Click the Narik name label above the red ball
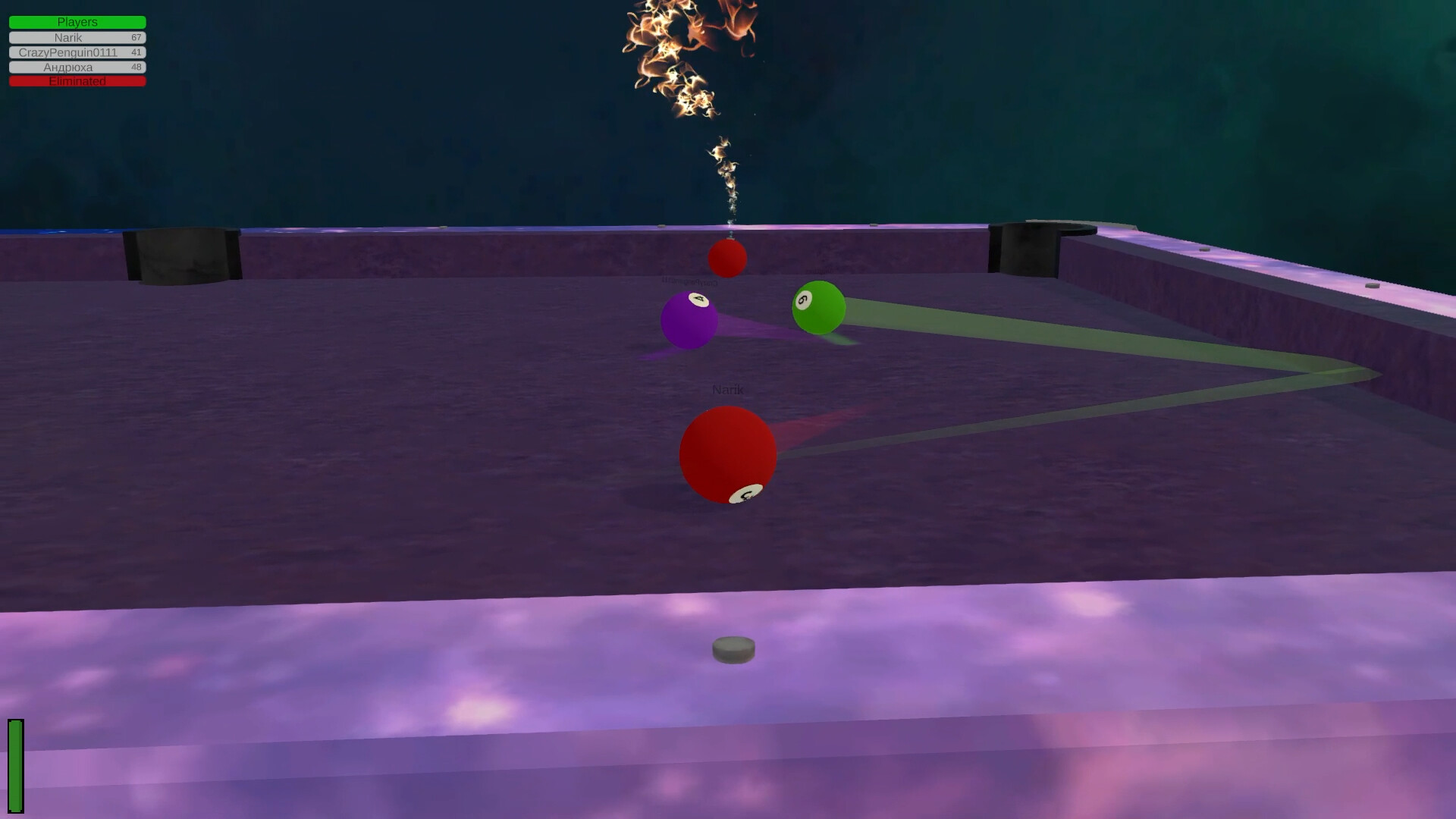Image resolution: width=1456 pixels, height=819 pixels. [x=728, y=389]
